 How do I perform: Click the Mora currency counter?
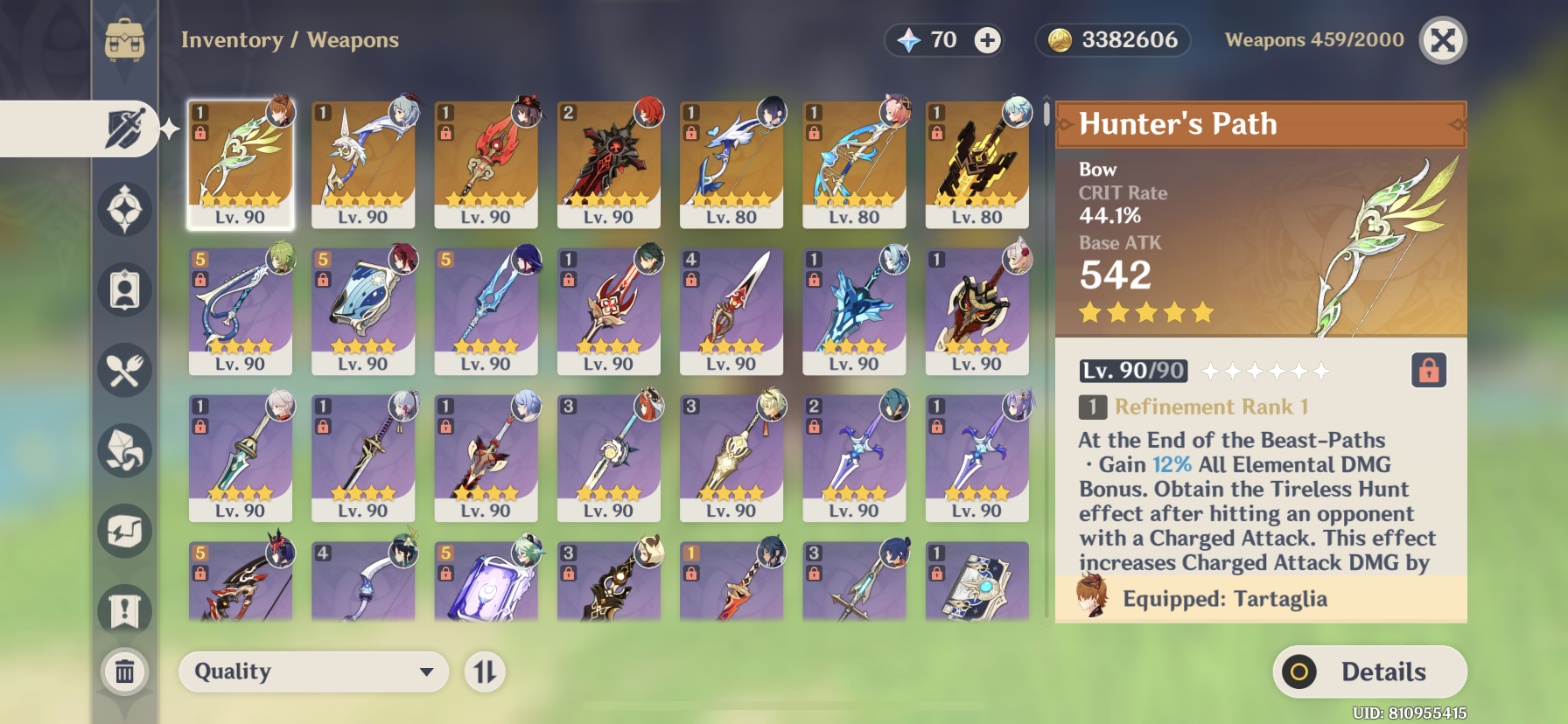click(x=1112, y=39)
